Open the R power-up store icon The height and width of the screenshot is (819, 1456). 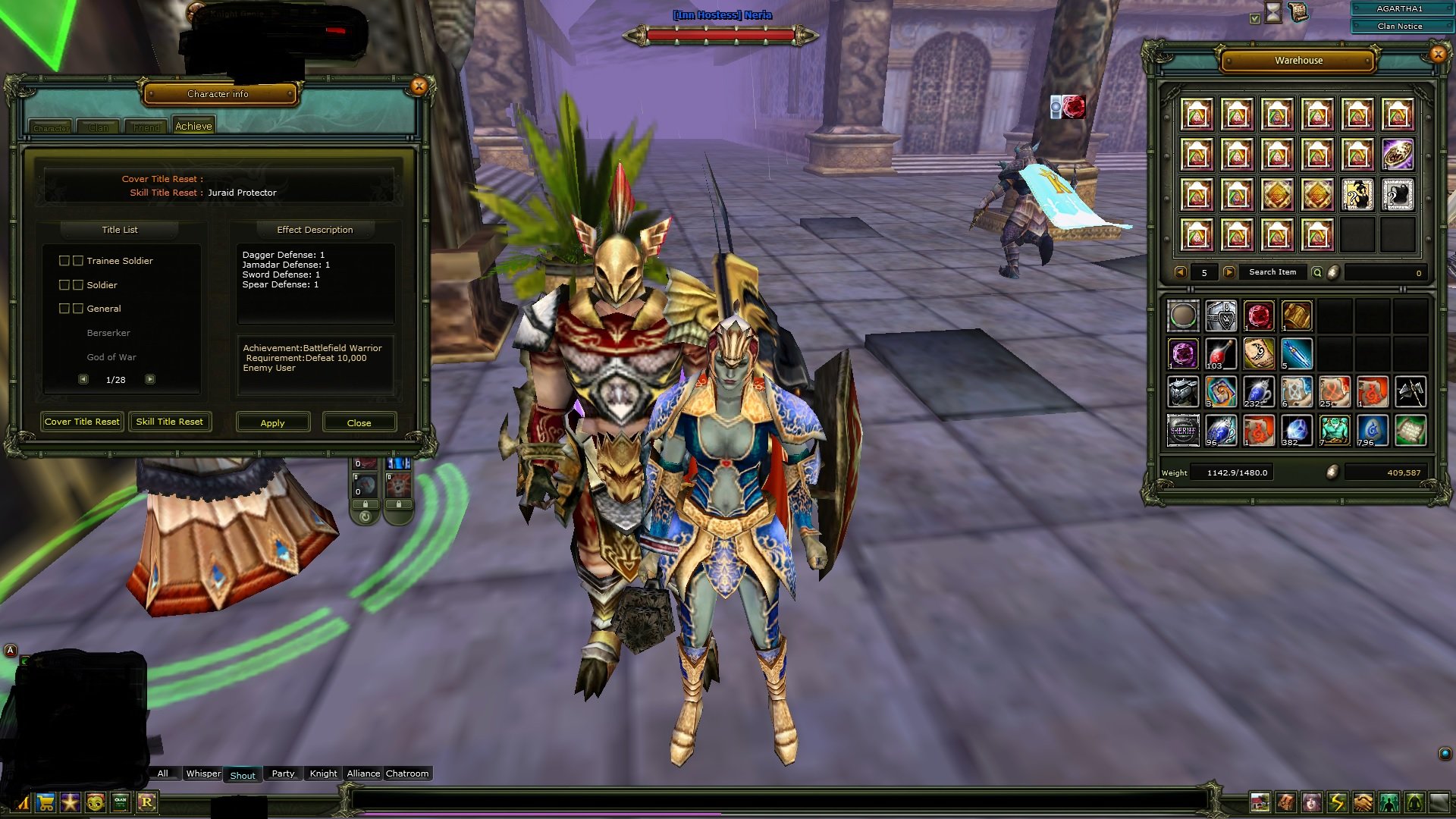[x=146, y=802]
